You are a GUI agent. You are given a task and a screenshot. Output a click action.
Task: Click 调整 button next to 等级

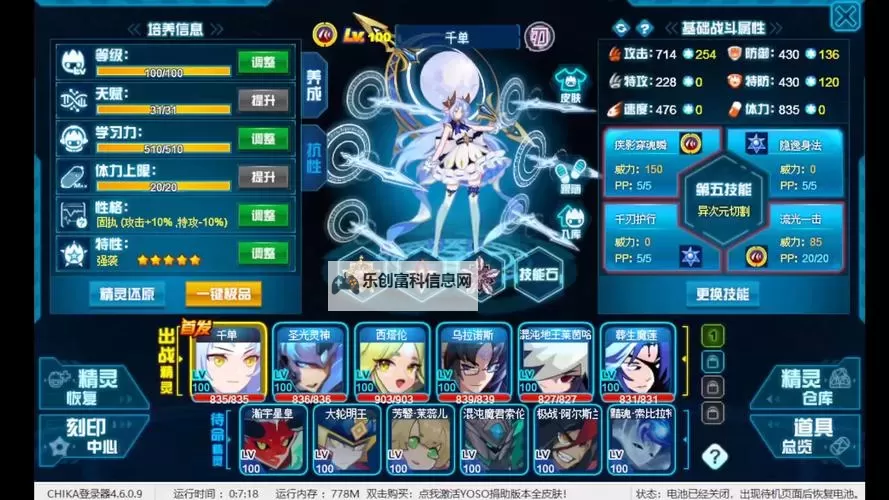pyautogui.click(x=264, y=62)
